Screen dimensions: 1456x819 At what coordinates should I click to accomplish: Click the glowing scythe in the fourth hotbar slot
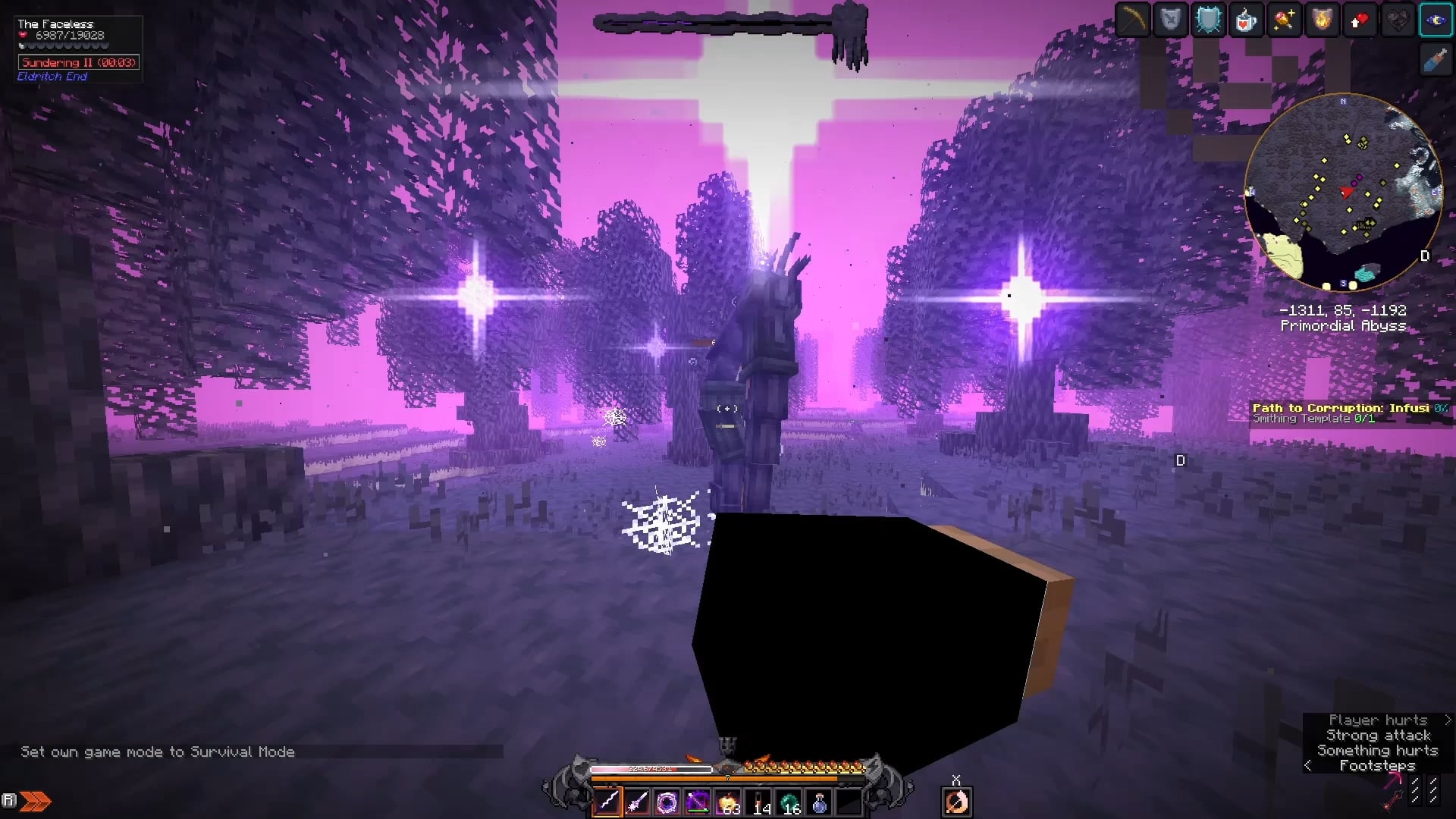tap(695, 802)
